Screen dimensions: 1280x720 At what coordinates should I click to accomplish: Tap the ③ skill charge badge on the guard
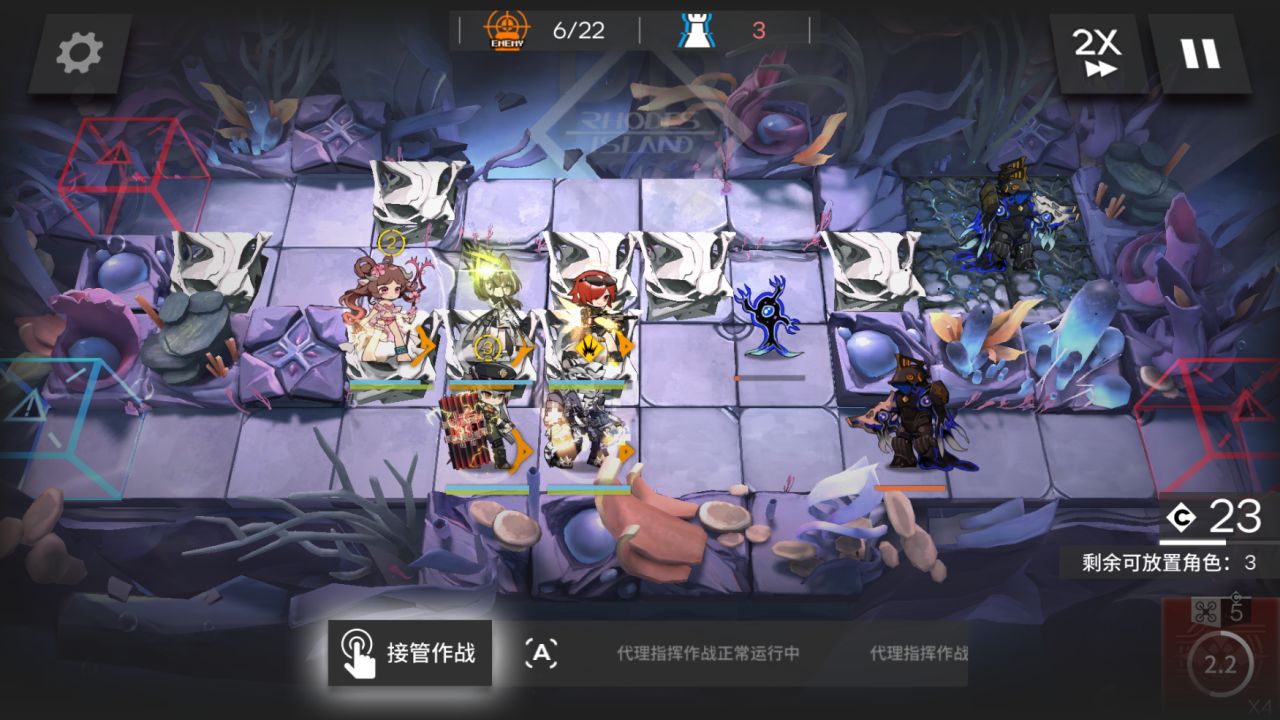pos(487,348)
